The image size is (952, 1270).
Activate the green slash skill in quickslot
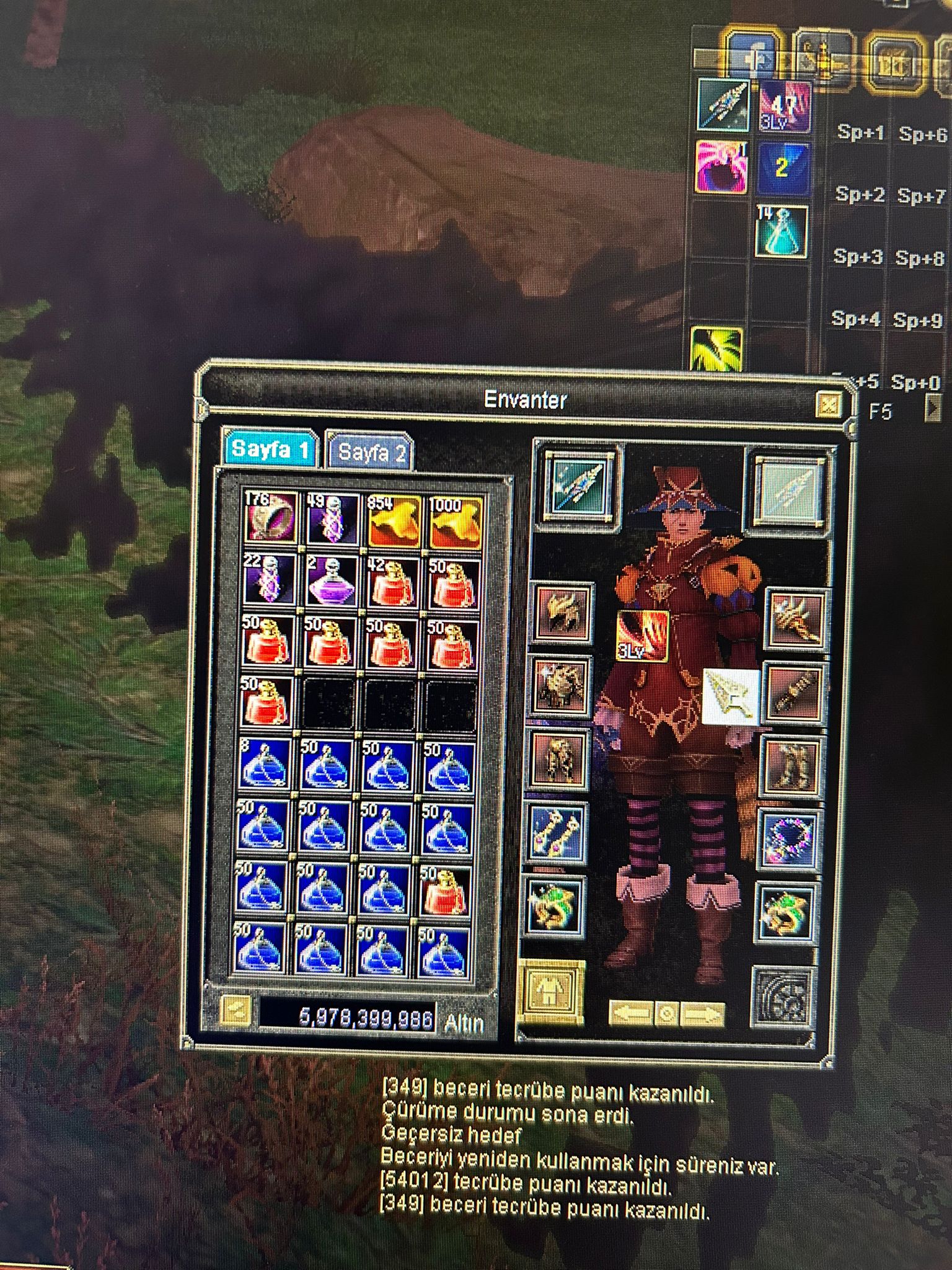point(716,350)
